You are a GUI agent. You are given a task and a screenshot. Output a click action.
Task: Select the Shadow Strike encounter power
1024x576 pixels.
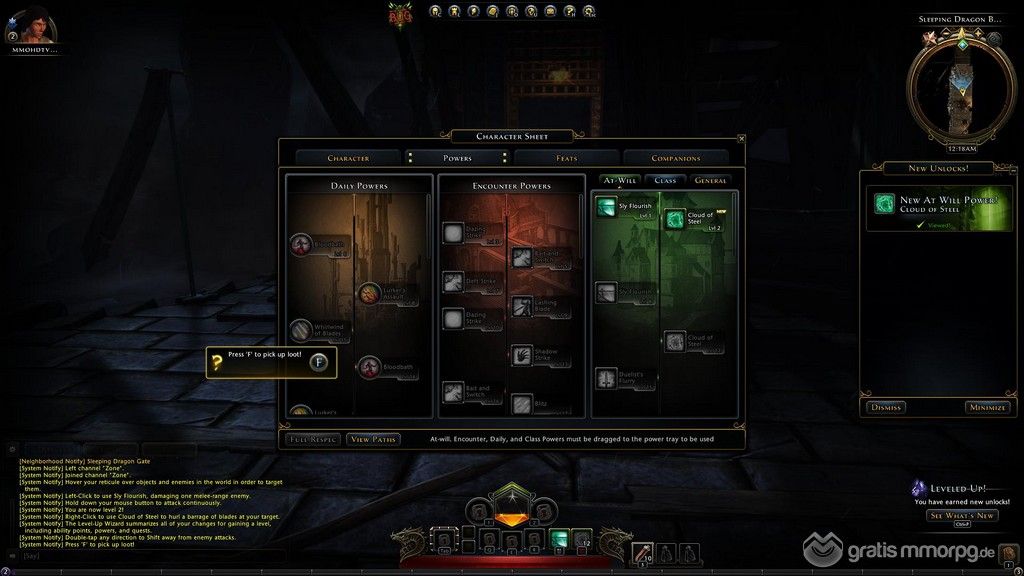point(522,354)
